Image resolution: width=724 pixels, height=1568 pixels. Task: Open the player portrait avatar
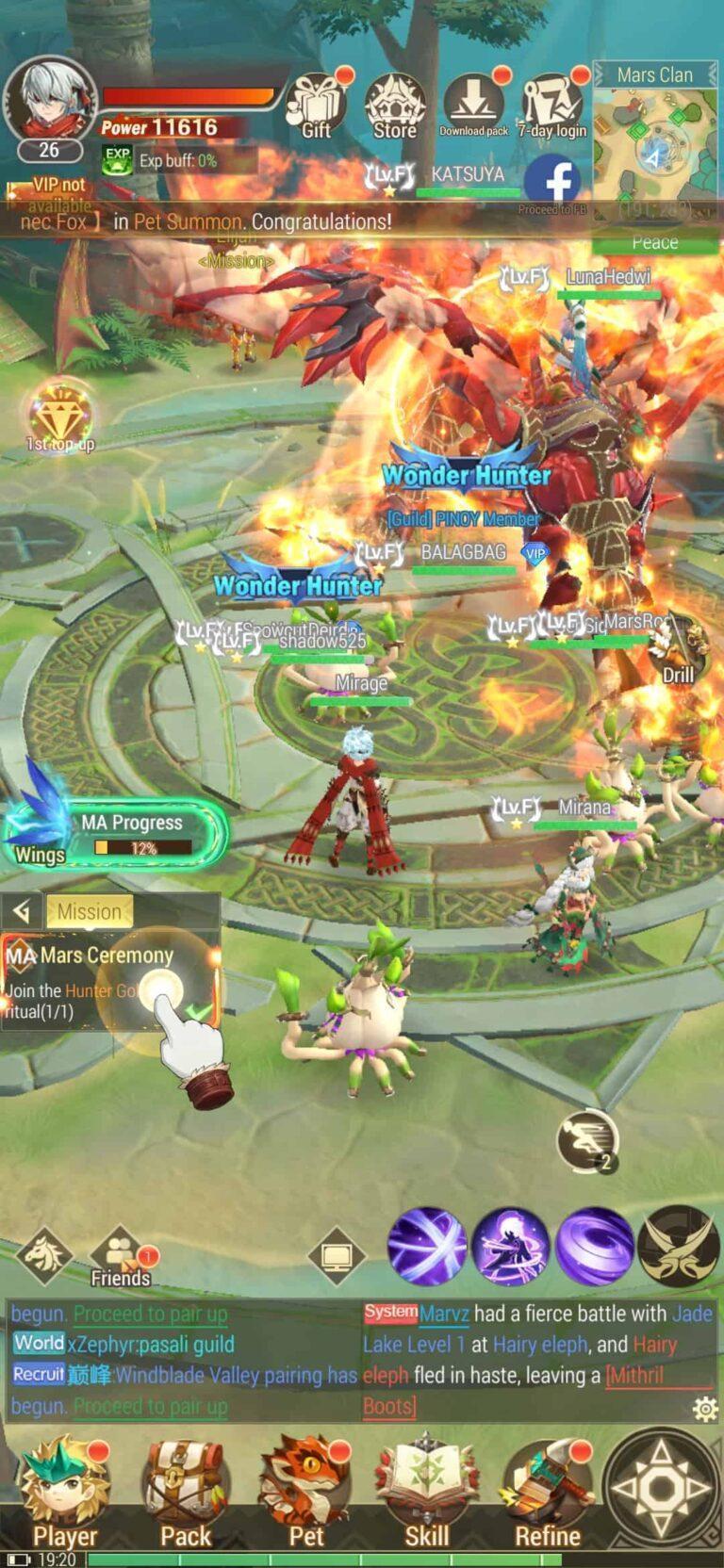[x=49, y=102]
